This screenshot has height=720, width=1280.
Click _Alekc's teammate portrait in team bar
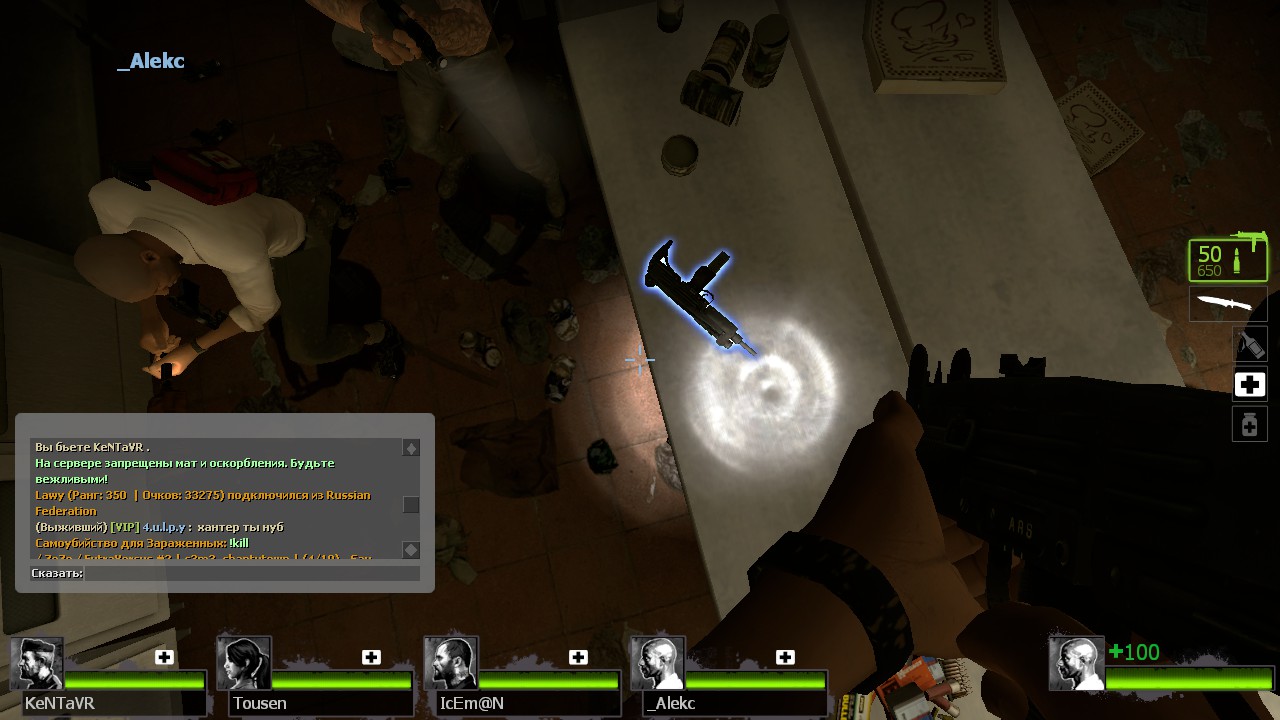(x=658, y=663)
